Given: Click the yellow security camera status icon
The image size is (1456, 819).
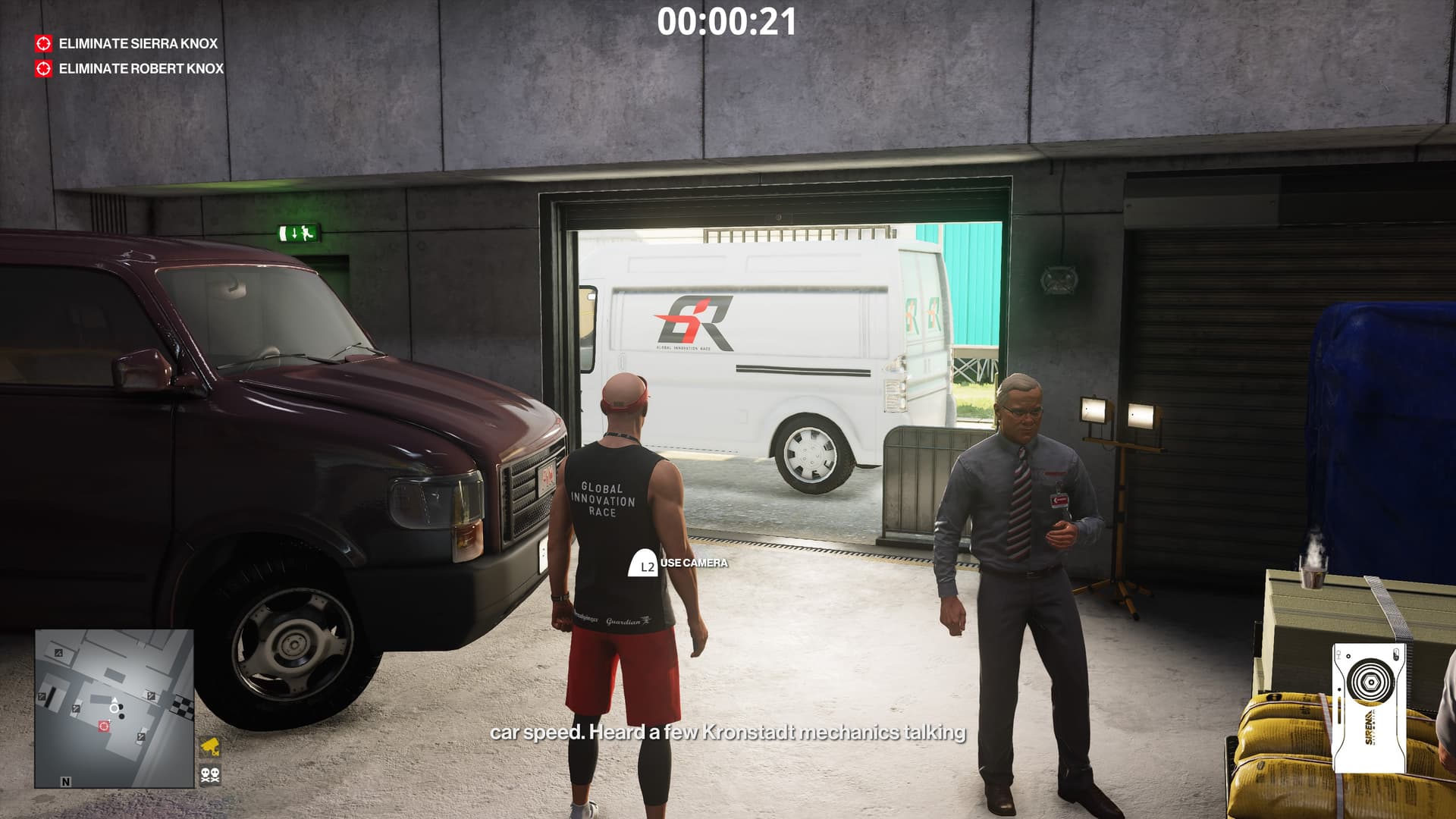Looking at the screenshot, I should (210, 747).
